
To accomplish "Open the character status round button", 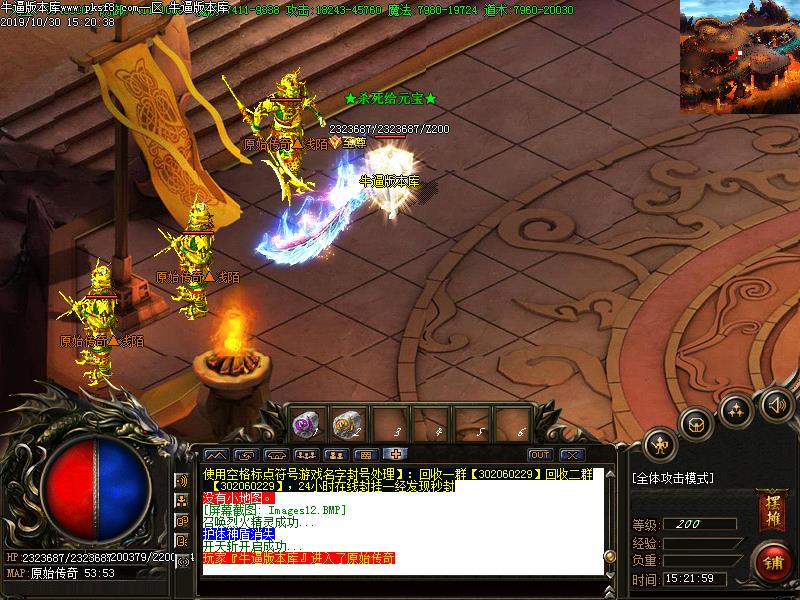I will 659,444.
